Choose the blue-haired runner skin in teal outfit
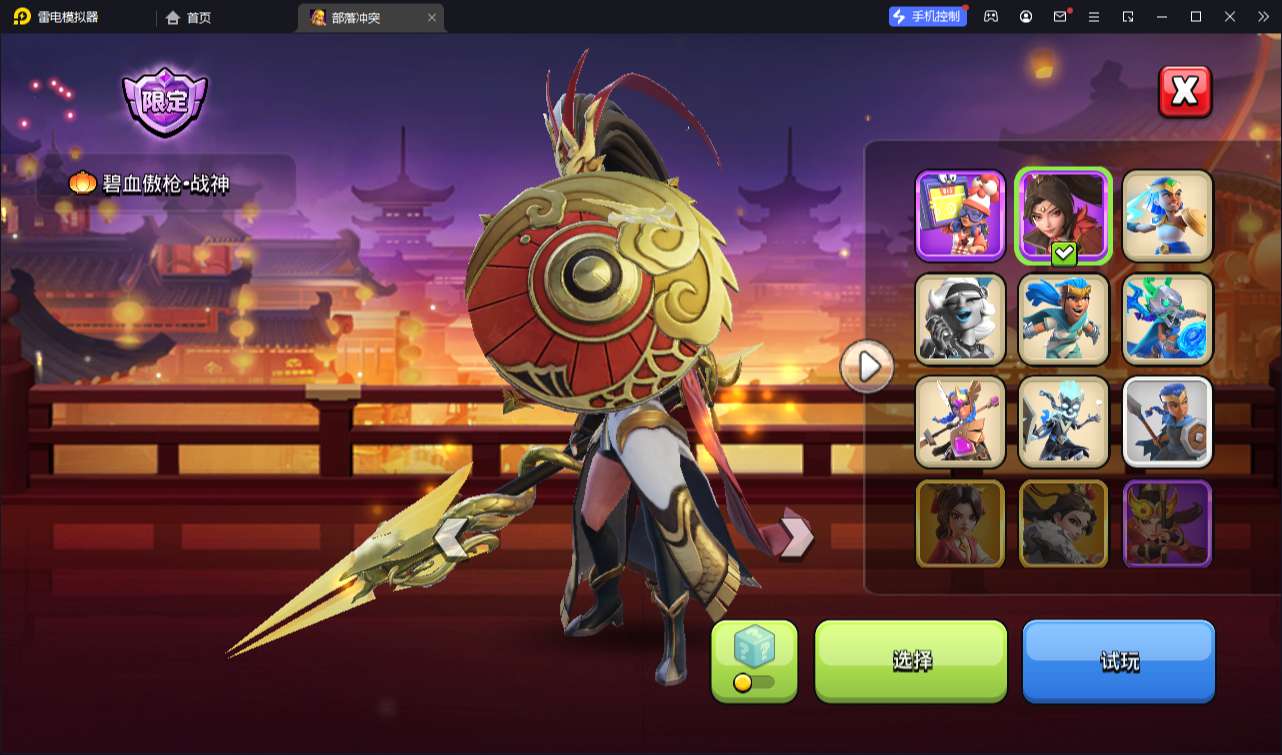 point(1063,319)
